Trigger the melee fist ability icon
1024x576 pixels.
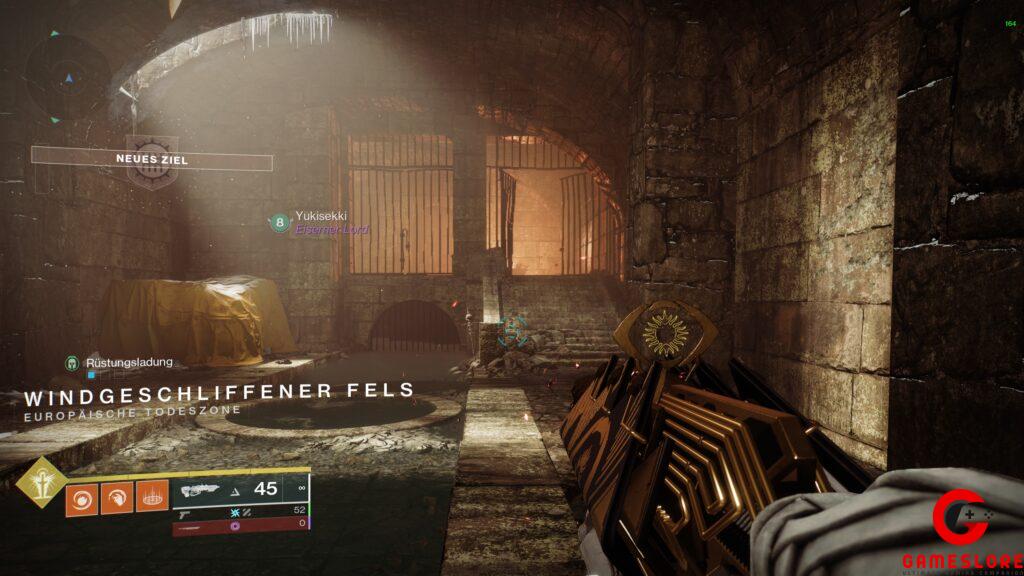pyautogui.click(x=116, y=498)
